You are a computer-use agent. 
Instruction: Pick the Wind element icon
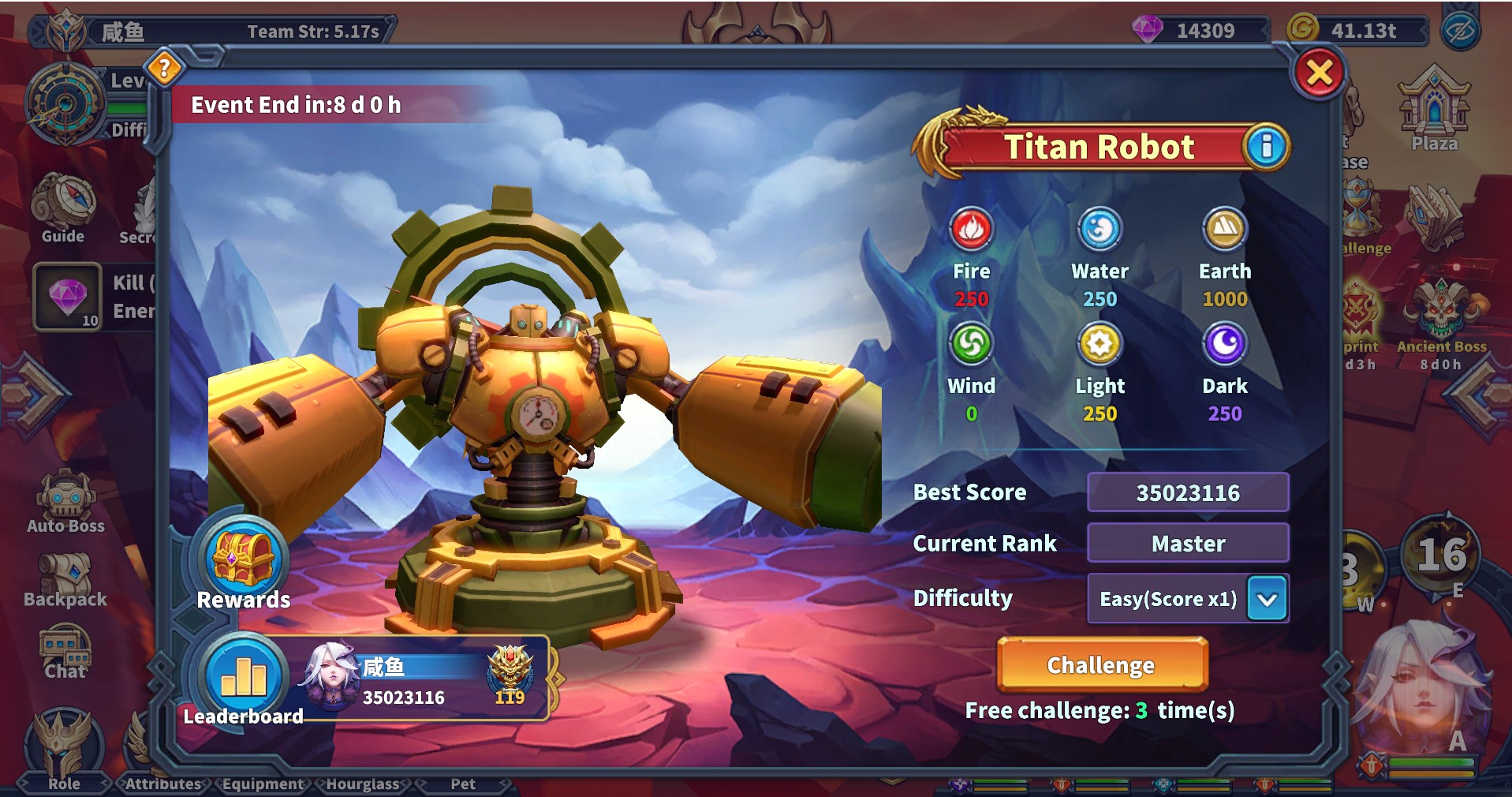[x=971, y=345]
